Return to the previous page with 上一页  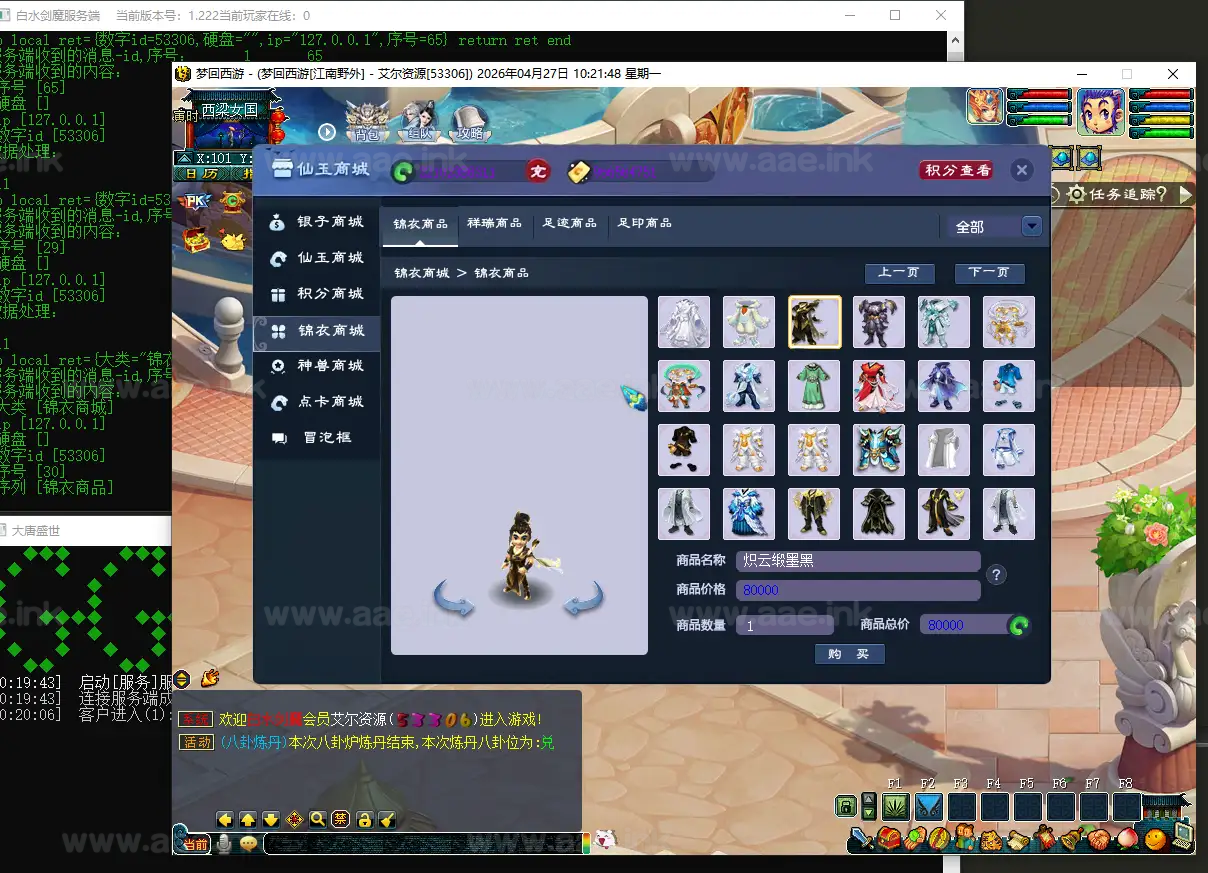[899, 273]
